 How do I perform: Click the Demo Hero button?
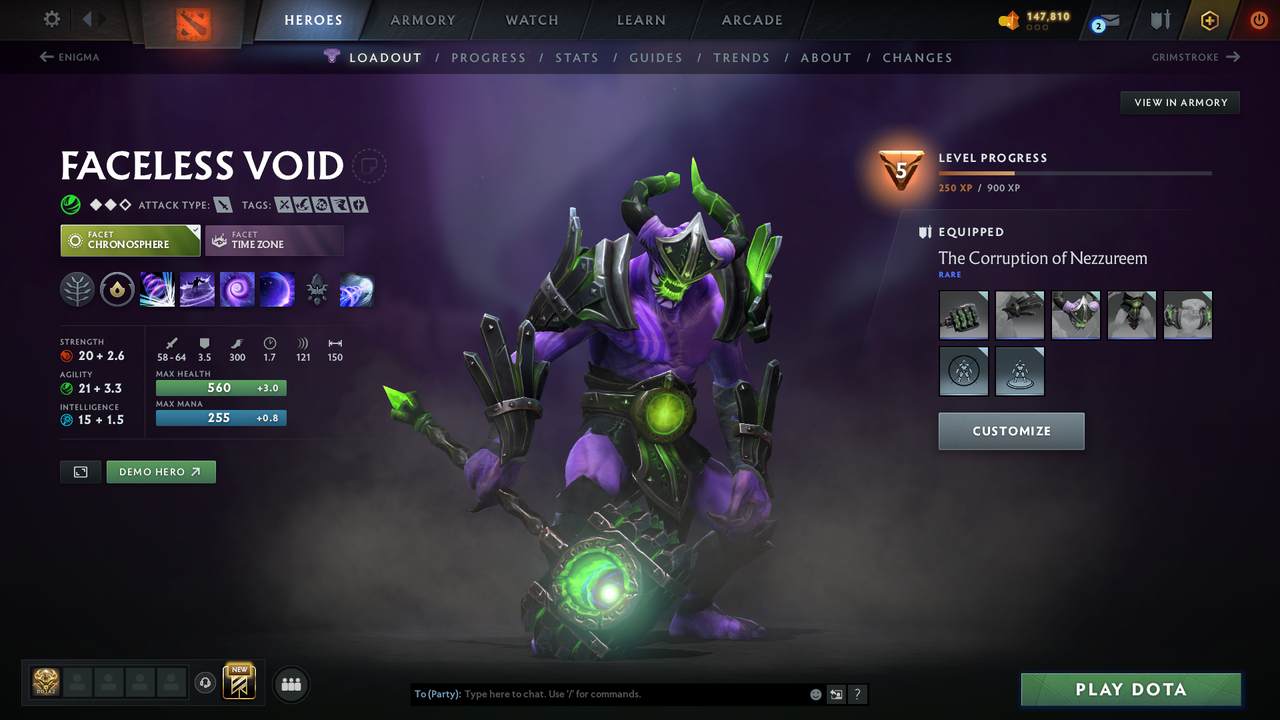pyautogui.click(x=160, y=471)
